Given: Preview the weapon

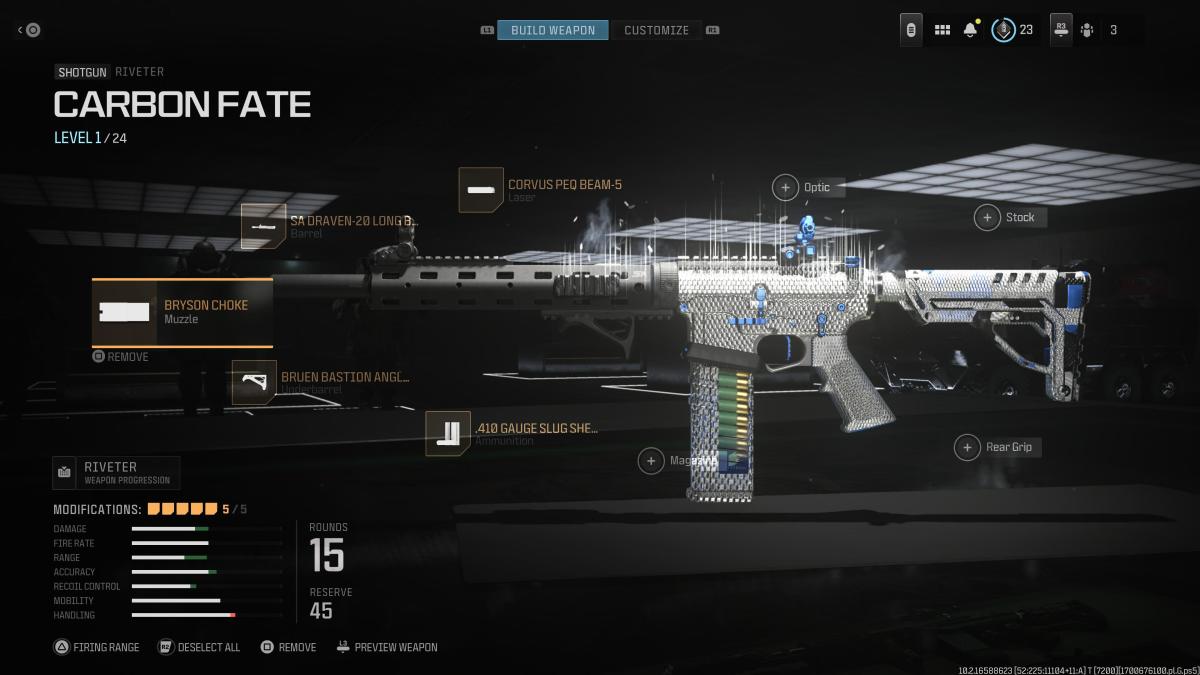Looking at the screenshot, I should point(387,647).
